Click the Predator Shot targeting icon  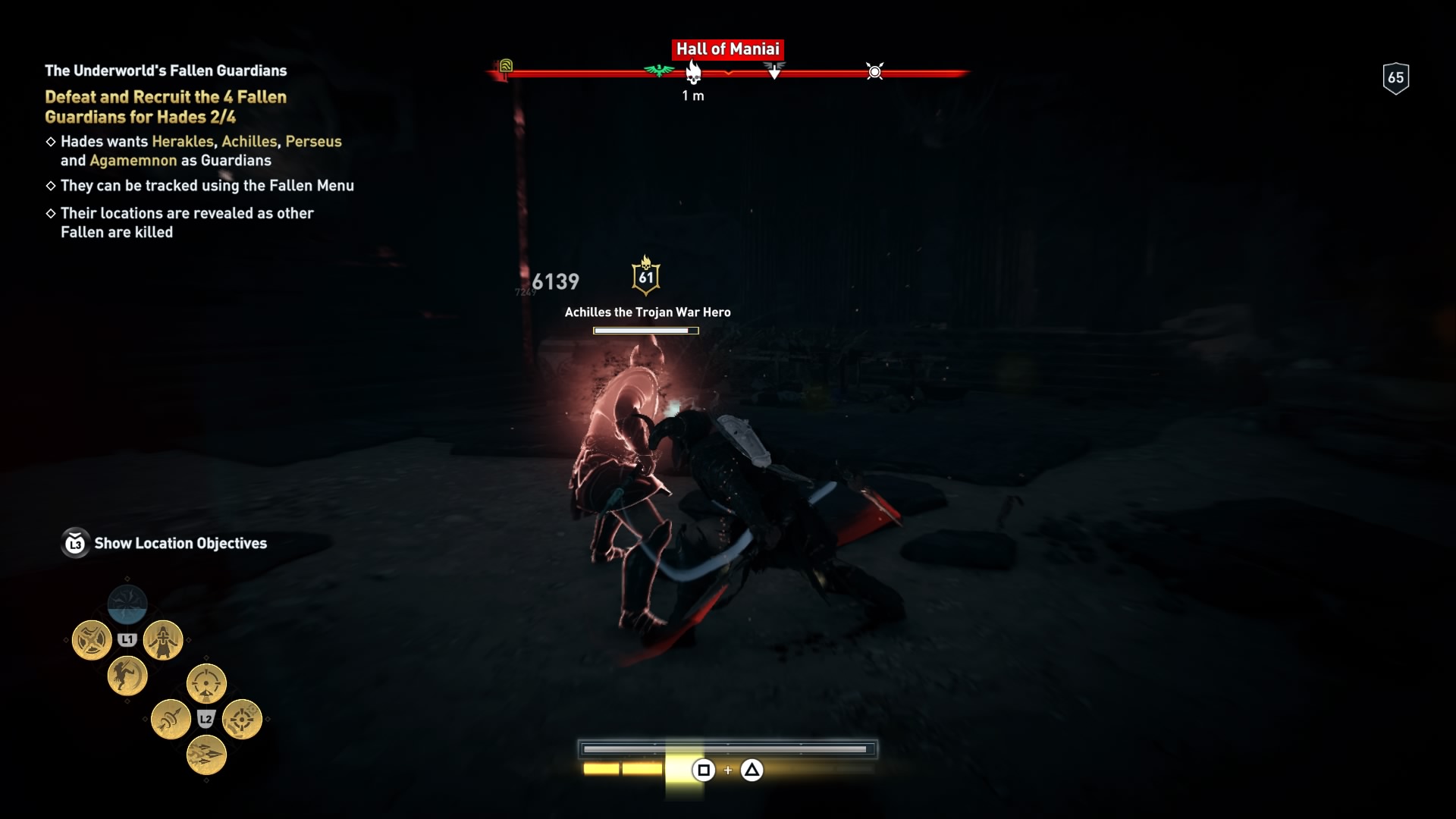point(206,684)
